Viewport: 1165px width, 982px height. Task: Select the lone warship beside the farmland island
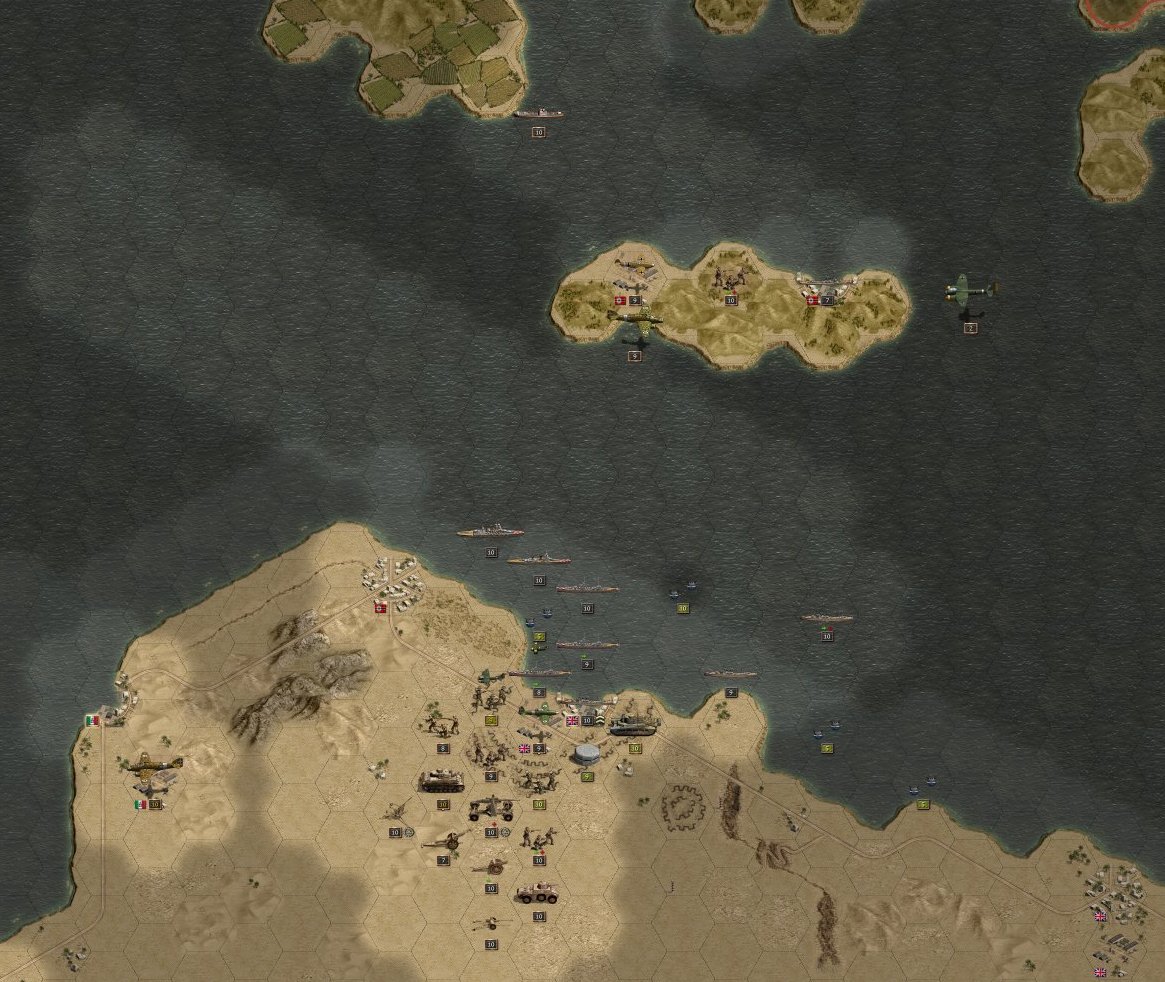coord(538,115)
